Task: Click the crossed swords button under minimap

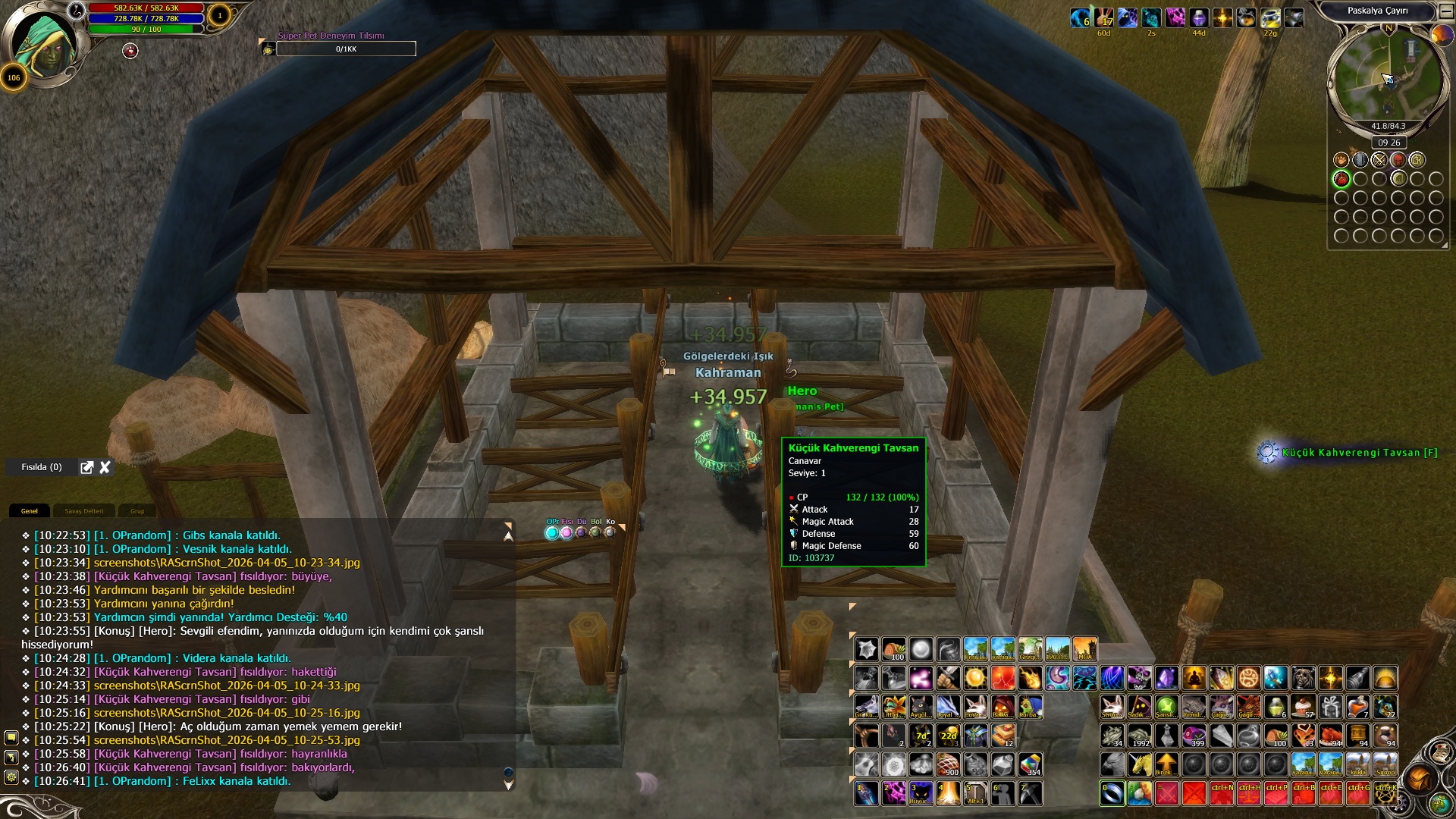Action: [x=1379, y=160]
